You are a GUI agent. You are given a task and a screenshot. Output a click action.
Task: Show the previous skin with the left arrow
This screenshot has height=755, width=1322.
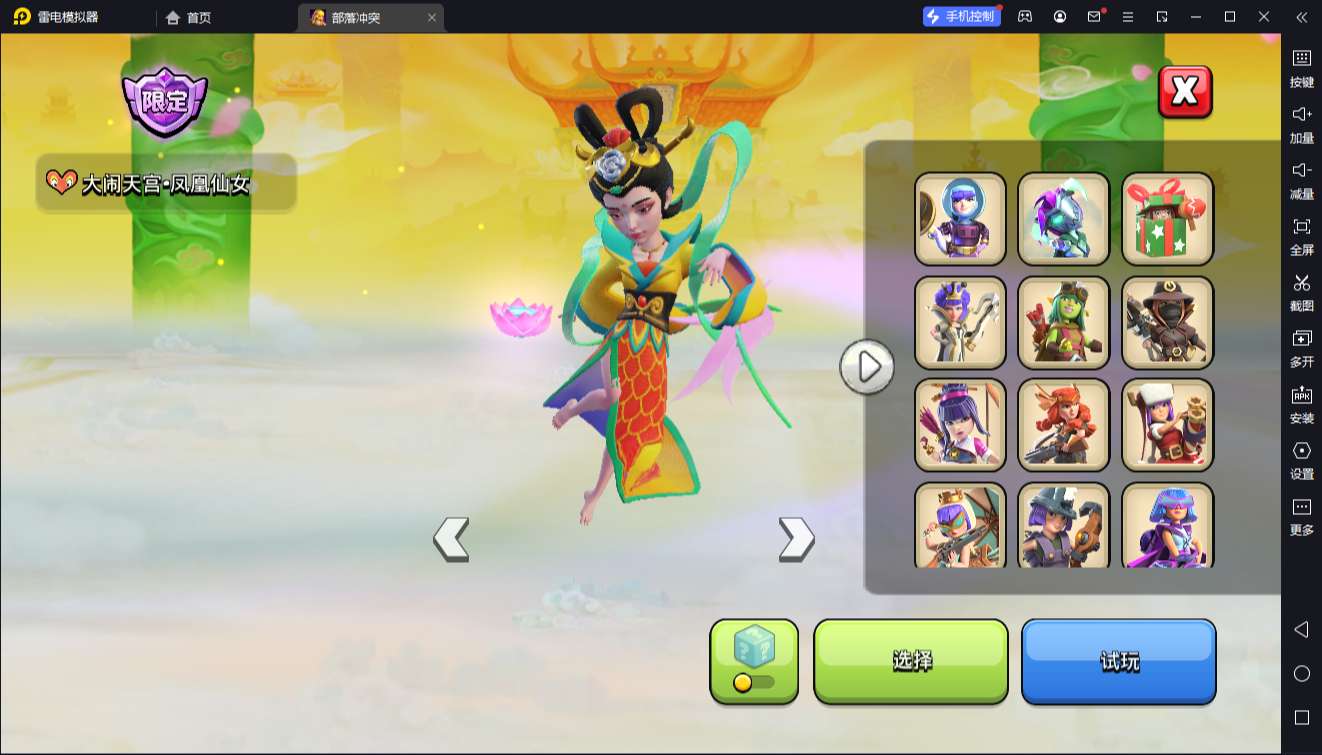(451, 539)
